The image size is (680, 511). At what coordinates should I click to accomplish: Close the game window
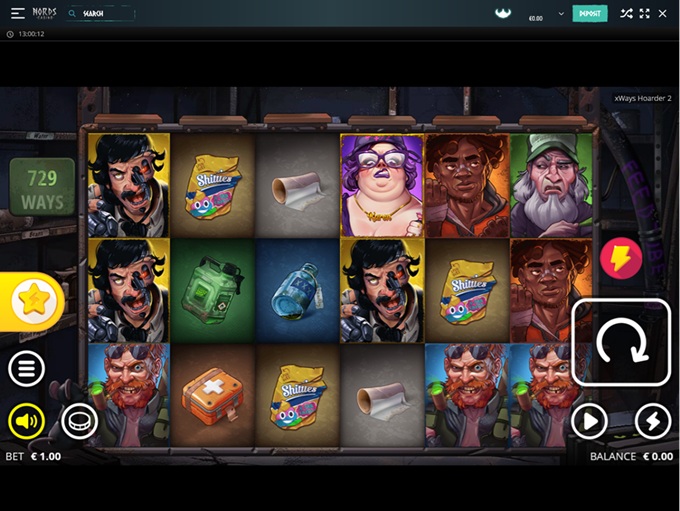click(x=662, y=14)
